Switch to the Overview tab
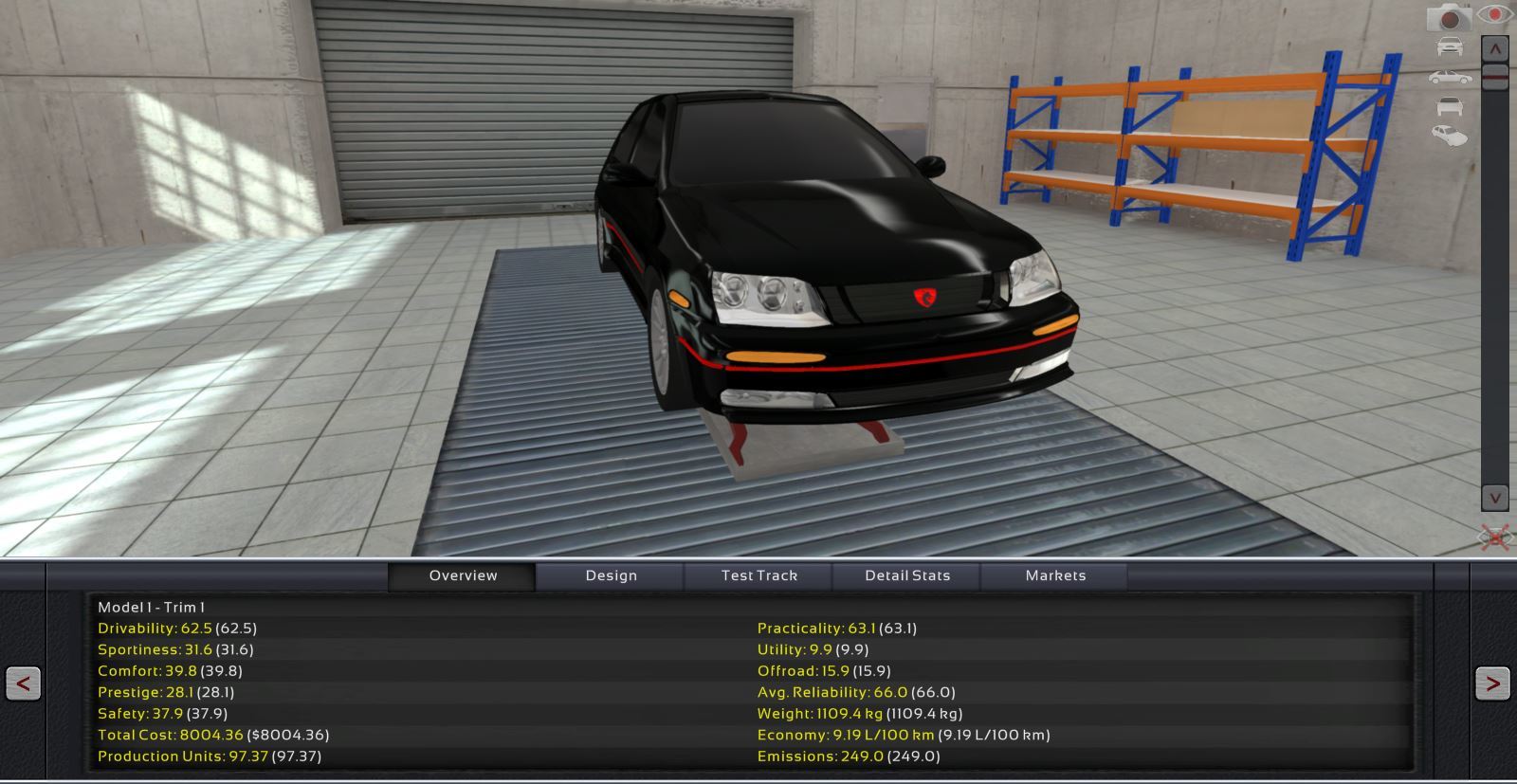This screenshot has width=1517, height=784. (x=463, y=575)
